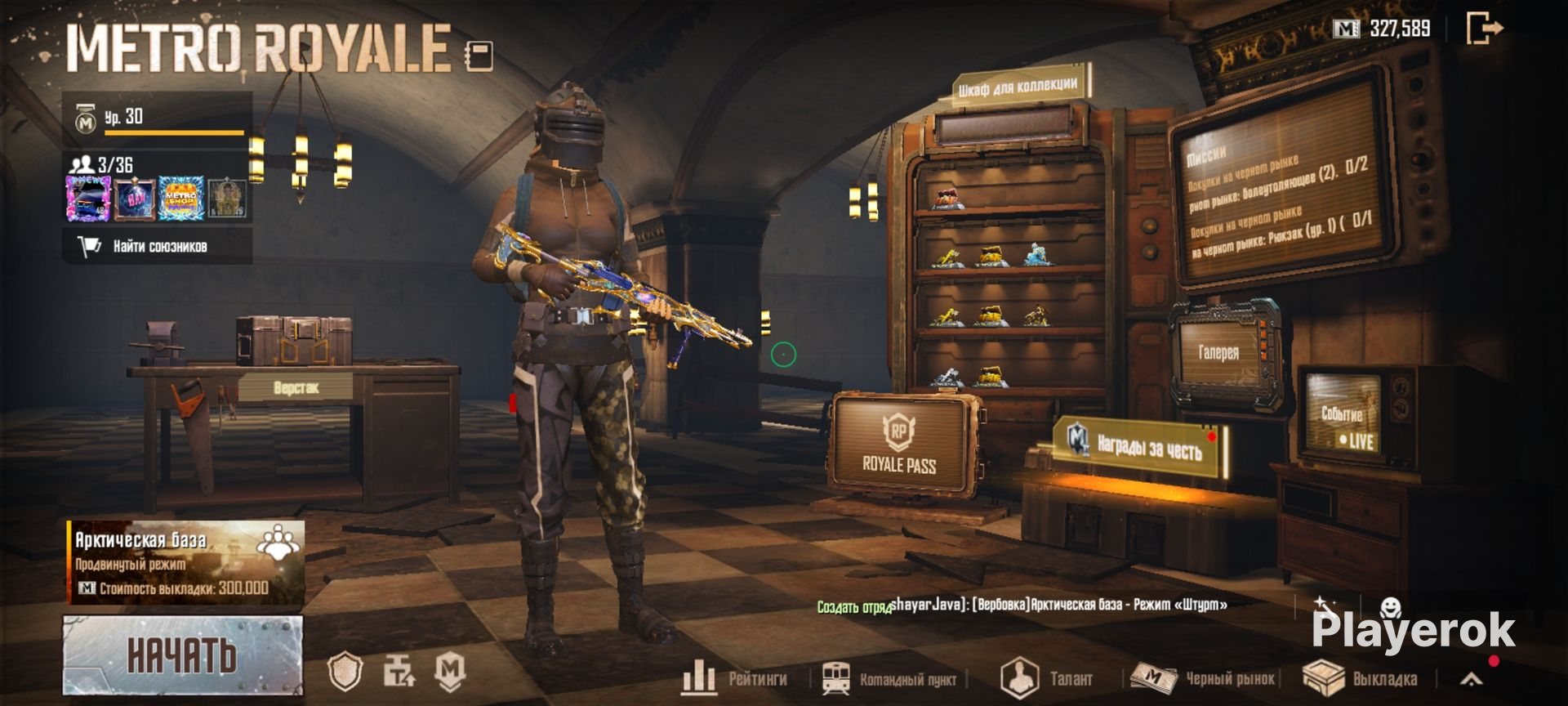Open the Рейтинги leaderboard

click(735, 677)
